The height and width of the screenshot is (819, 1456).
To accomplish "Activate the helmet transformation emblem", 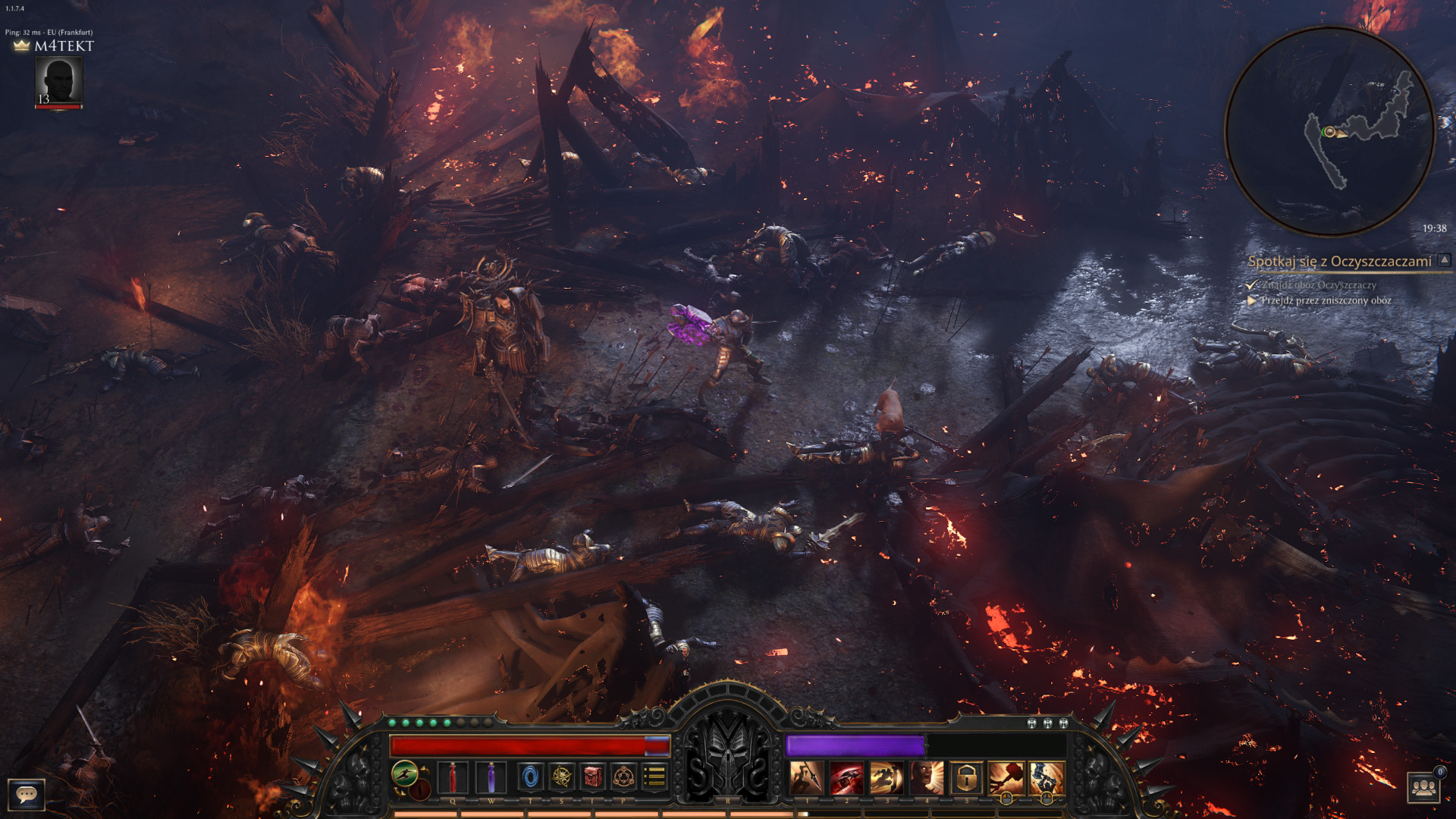I will [x=727, y=758].
